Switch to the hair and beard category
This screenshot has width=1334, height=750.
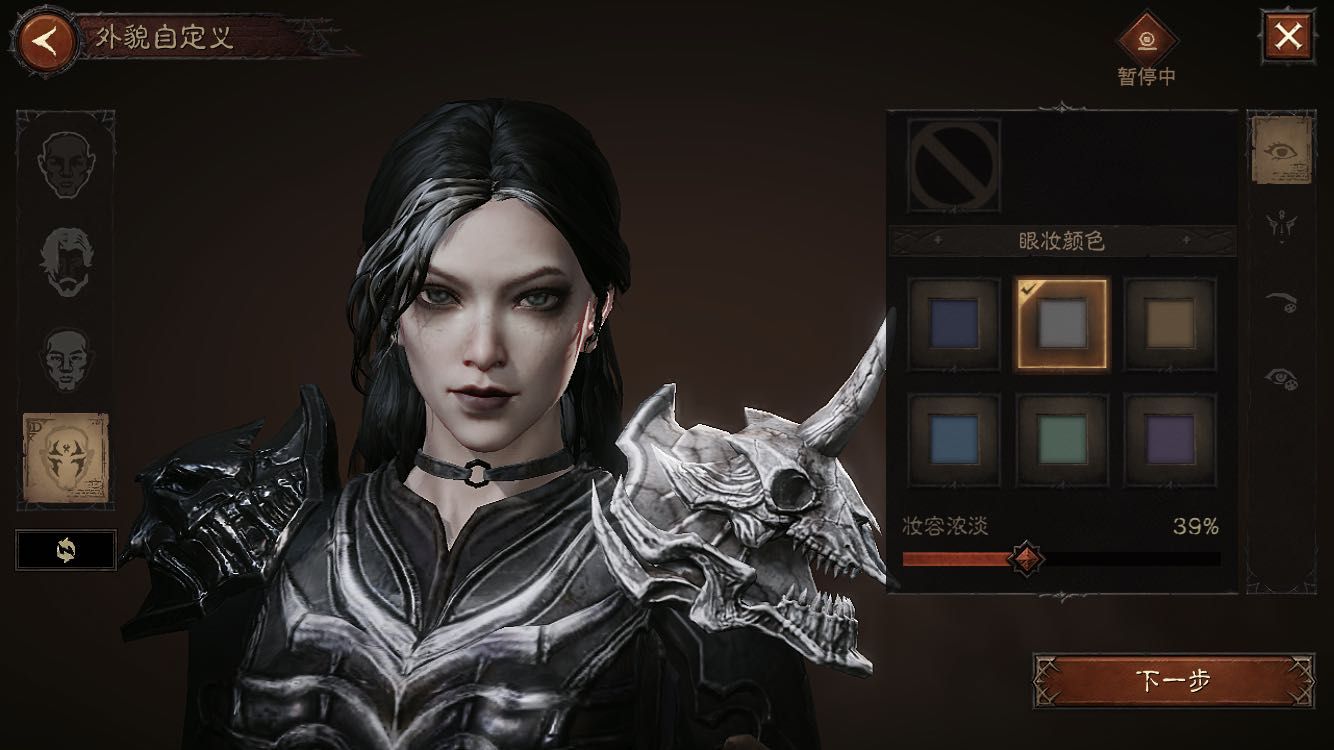(67, 262)
